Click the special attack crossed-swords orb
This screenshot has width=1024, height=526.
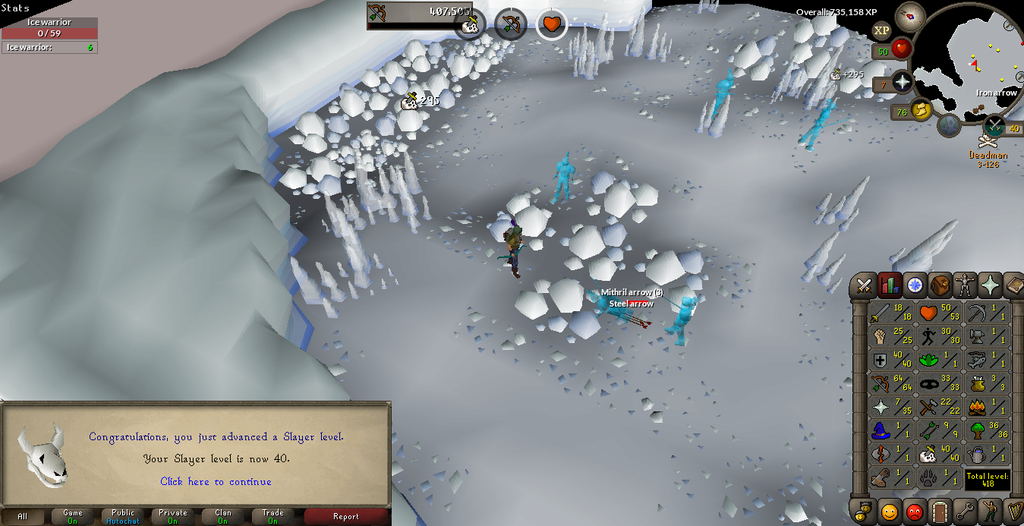(995, 126)
